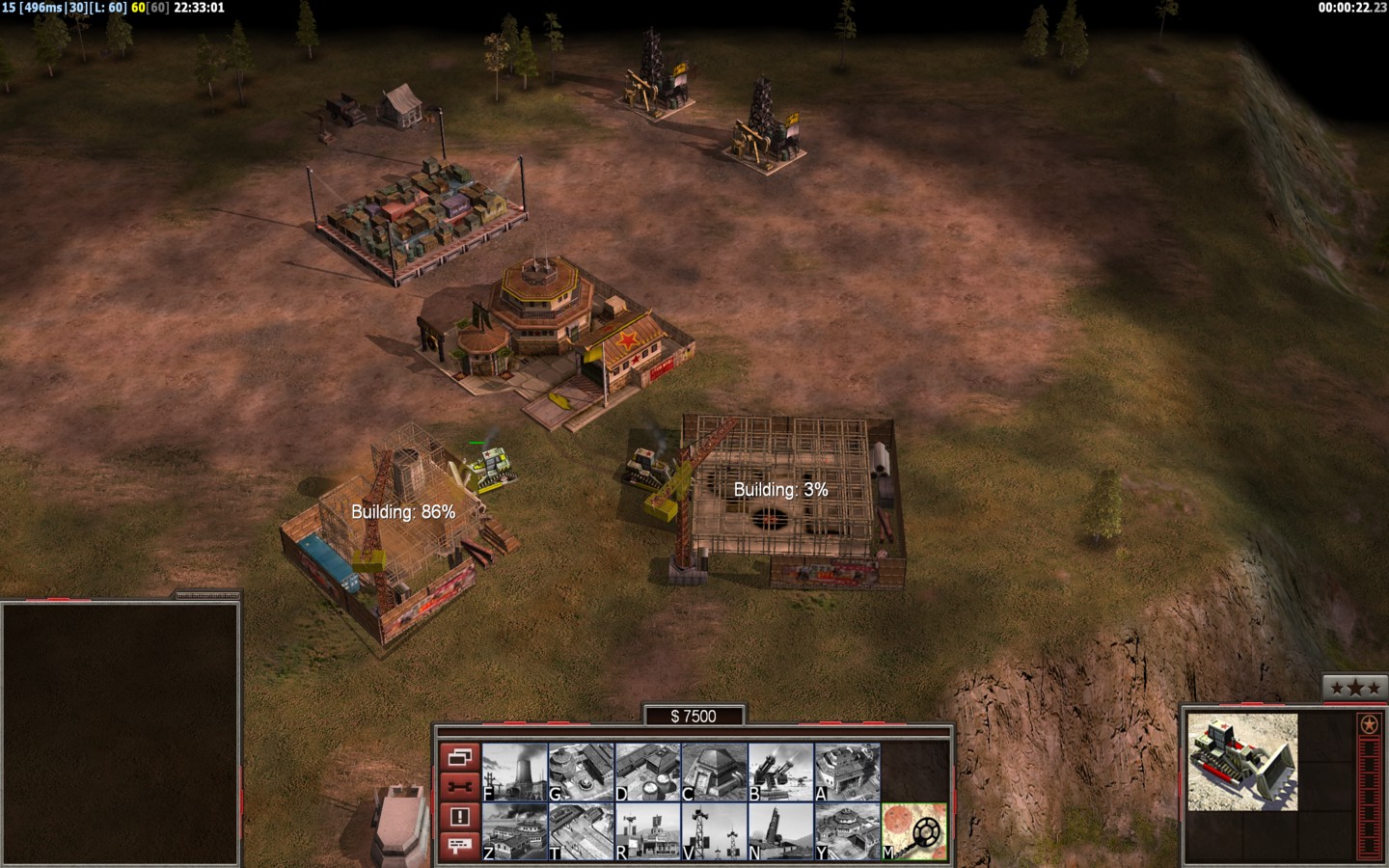Screen dimensions: 1389x868
Task: Select the Airfield icon labeled Z
Action: (515, 830)
